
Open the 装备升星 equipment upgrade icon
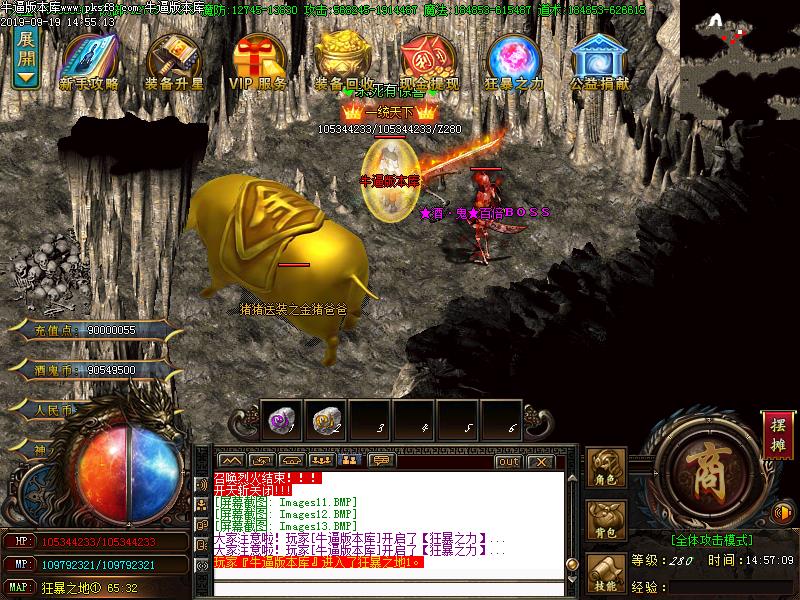(173, 60)
